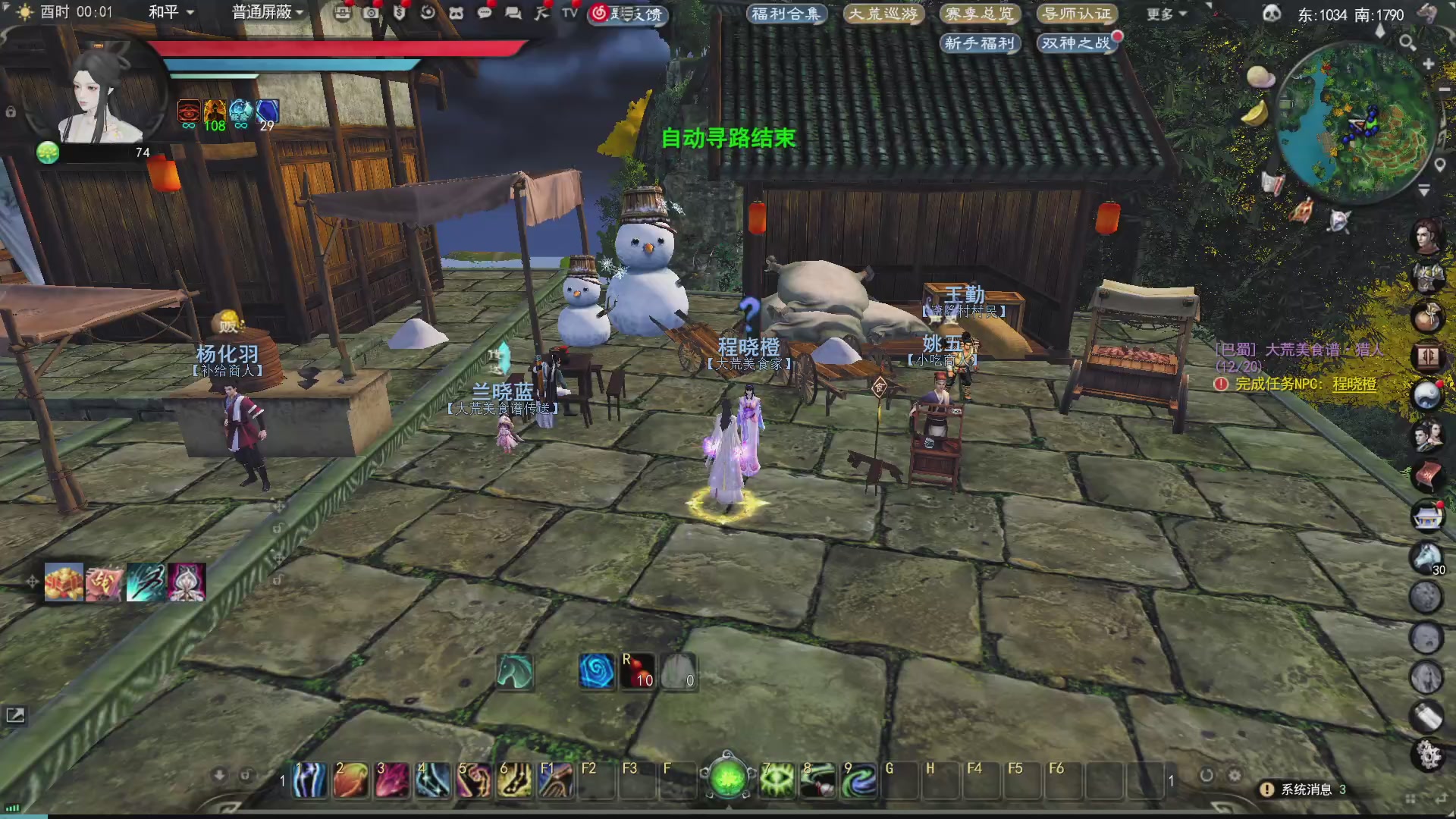
Task: Activate the skill in hotbar slot 1
Action: [x=309, y=780]
